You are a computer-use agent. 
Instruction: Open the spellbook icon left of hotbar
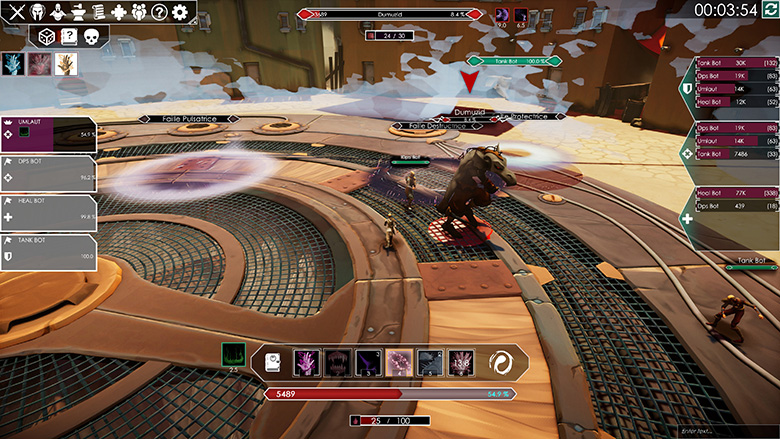pos(272,363)
